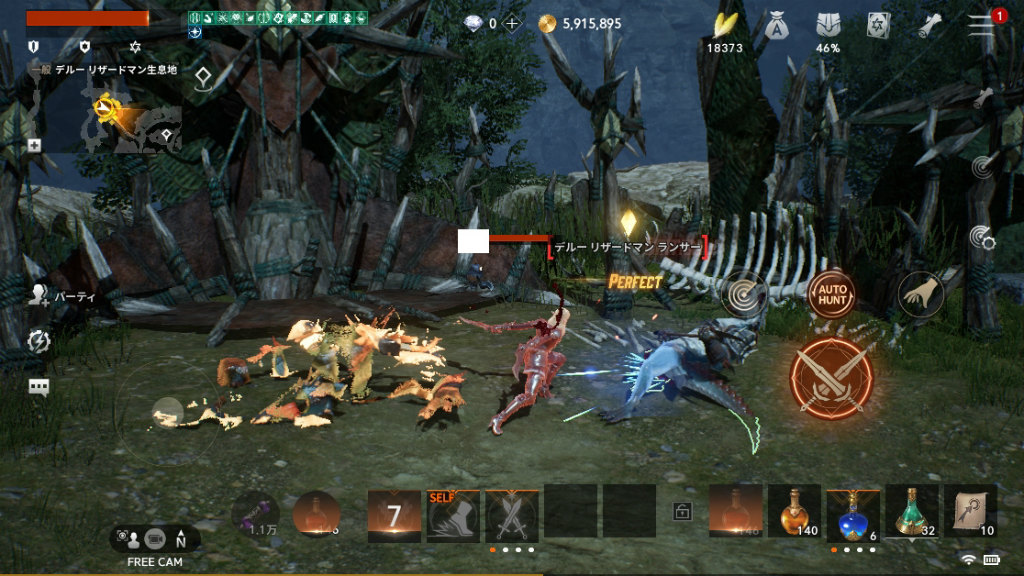Image resolution: width=1024 pixels, height=576 pixels.
Task: Use the orange potion with 140 count
Action: coord(793,512)
